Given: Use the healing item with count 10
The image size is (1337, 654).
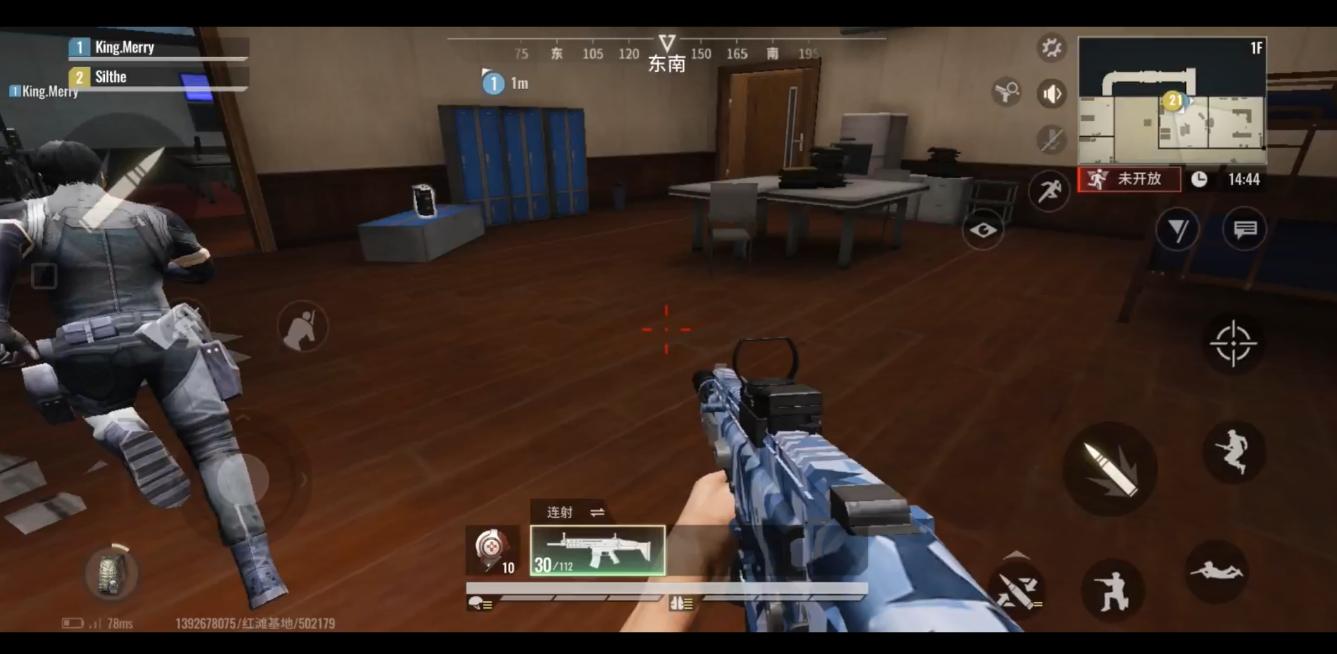Looking at the screenshot, I should click(492, 551).
